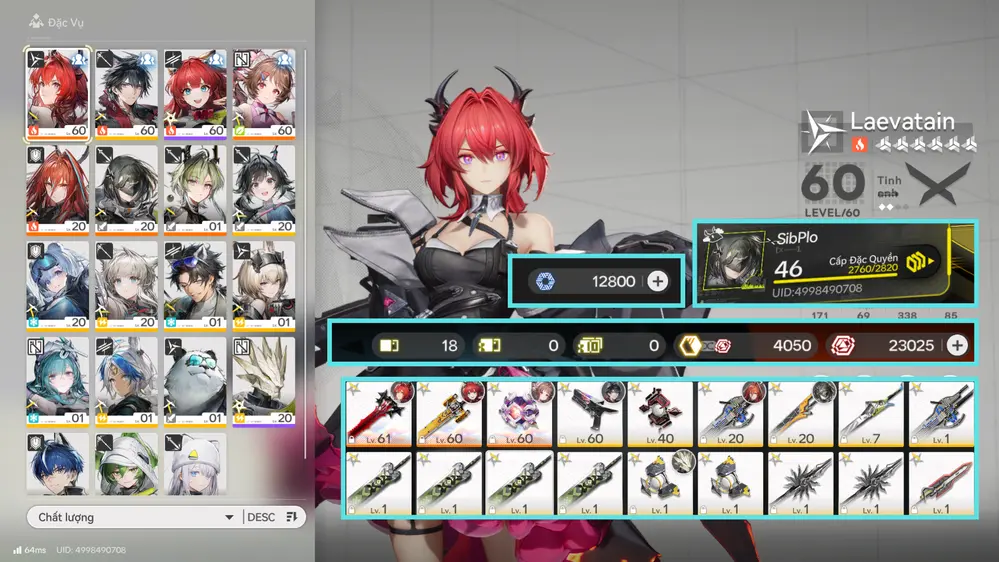The width and height of the screenshot is (999, 562).
Task: Choose the panda operator portrait
Action: pos(195,378)
